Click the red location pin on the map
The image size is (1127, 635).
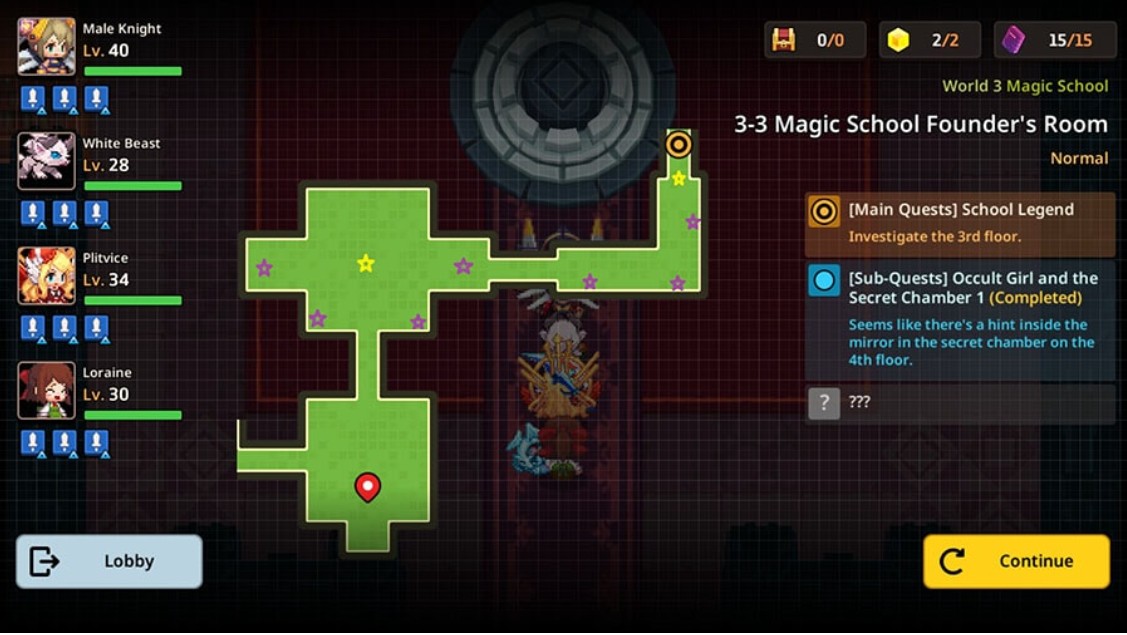(x=368, y=486)
